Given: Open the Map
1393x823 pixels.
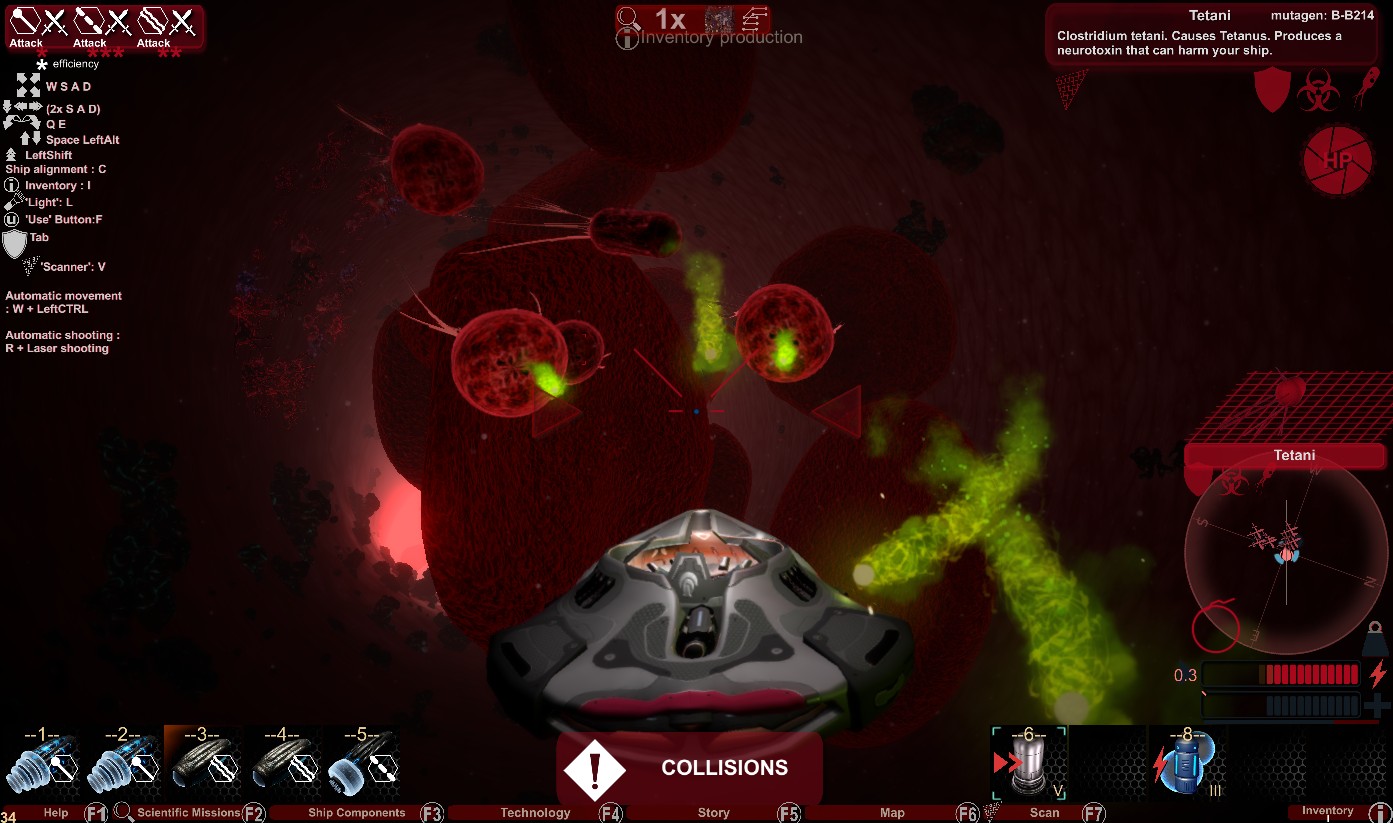Looking at the screenshot, I should 892,813.
